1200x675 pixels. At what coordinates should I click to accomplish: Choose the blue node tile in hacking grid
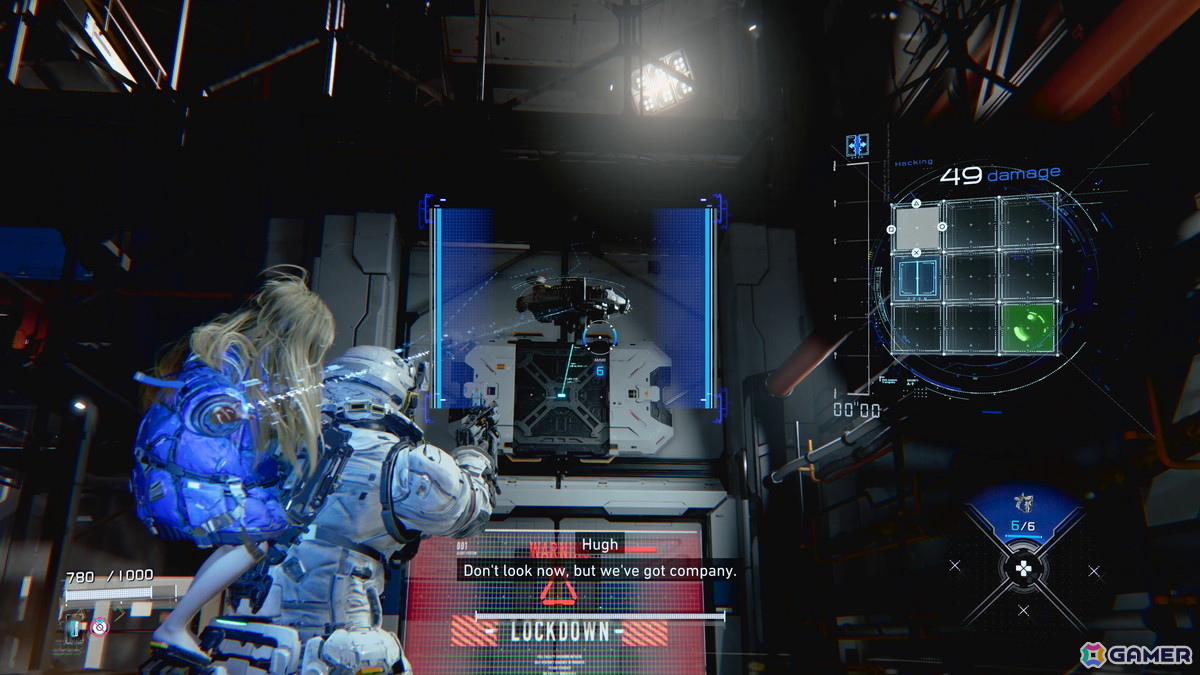tap(917, 277)
